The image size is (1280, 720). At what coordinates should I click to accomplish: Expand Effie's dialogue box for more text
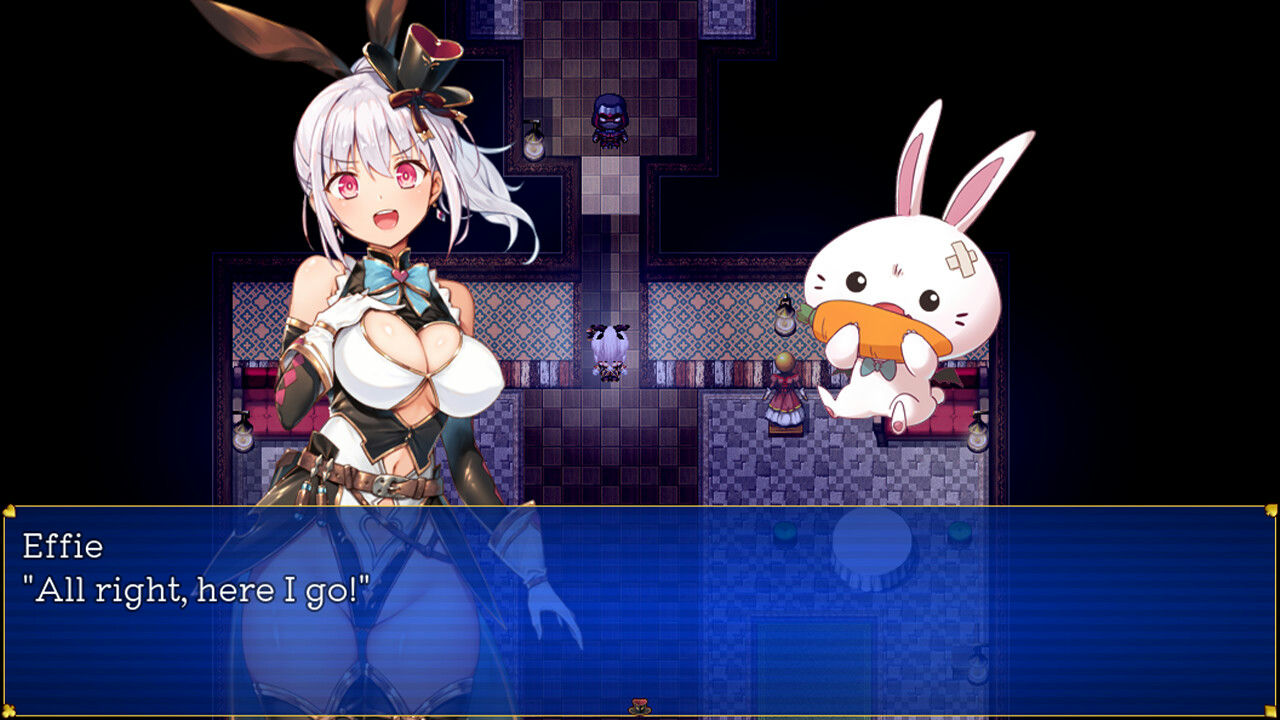click(x=640, y=600)
